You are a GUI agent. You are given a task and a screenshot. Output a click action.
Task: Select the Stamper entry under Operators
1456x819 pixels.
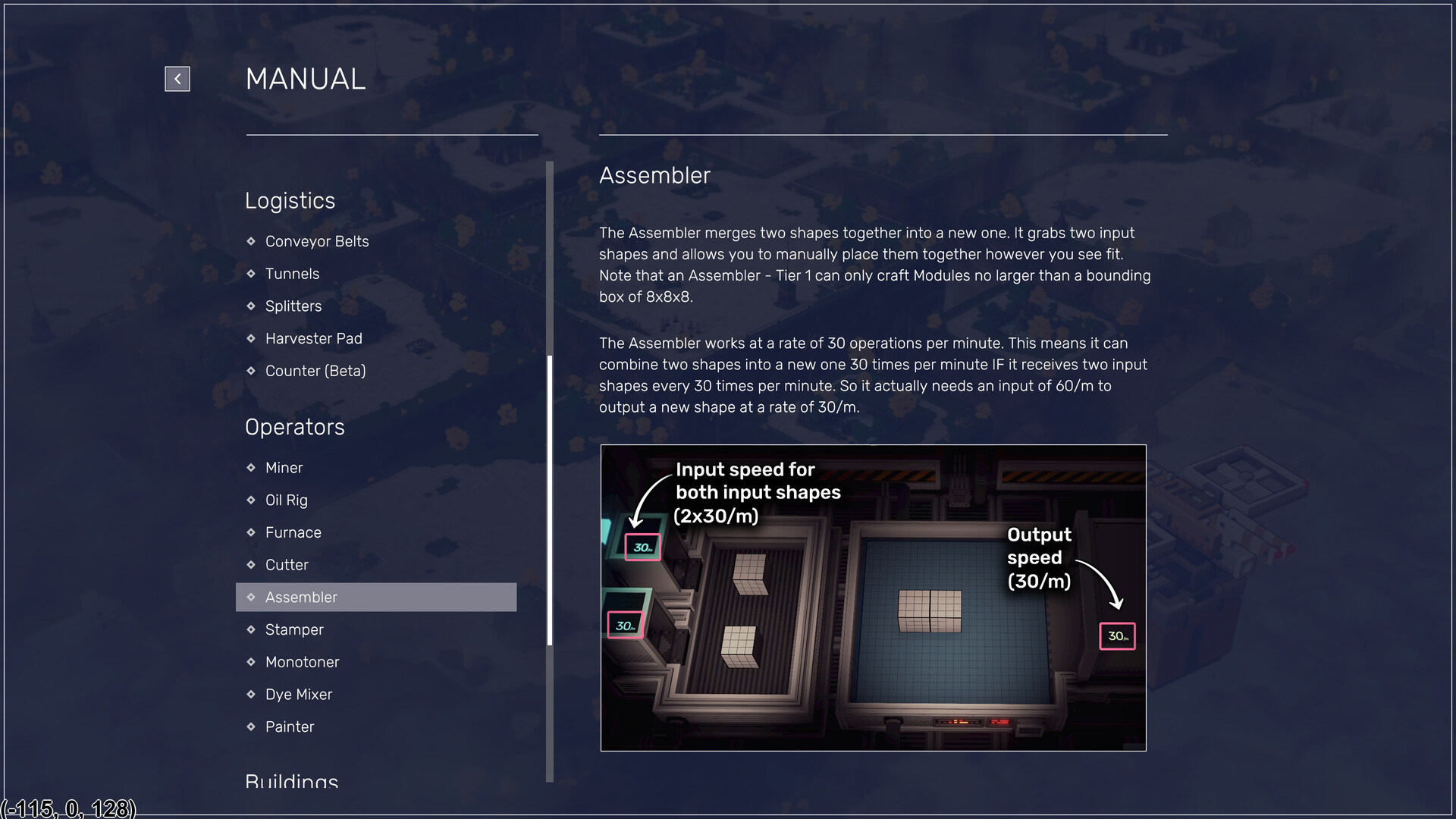(294, 629)
